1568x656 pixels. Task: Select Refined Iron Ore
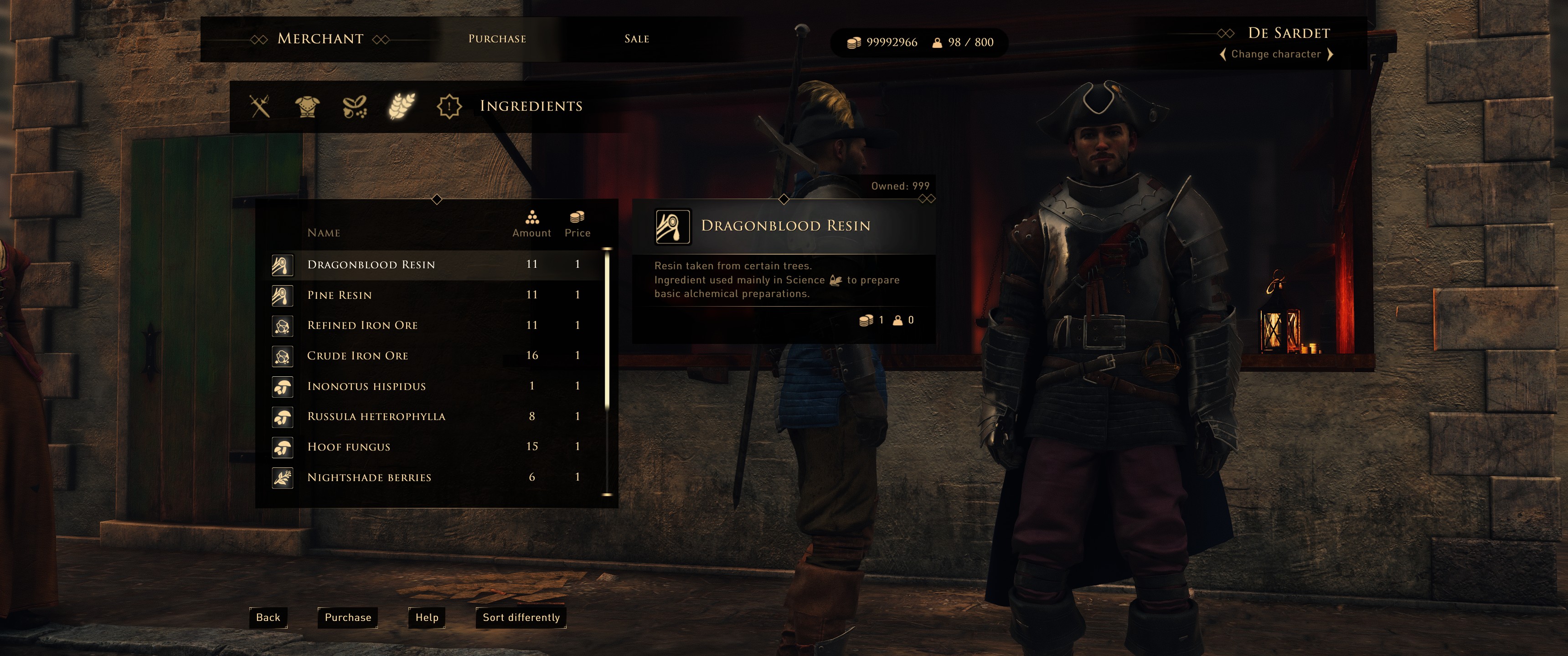point(363,326)
